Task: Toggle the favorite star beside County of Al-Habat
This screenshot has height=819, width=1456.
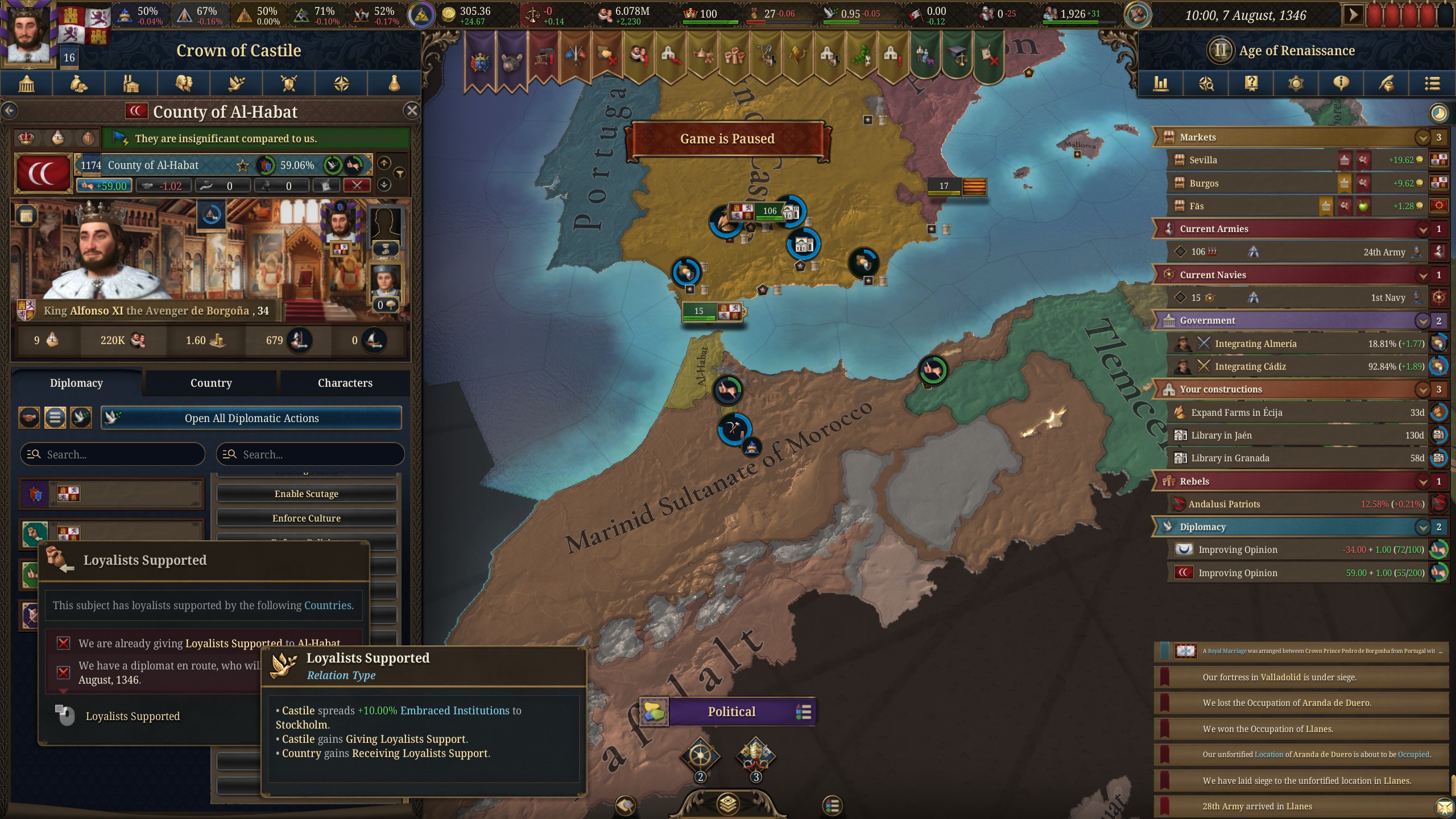Action: tap(243, 166)
